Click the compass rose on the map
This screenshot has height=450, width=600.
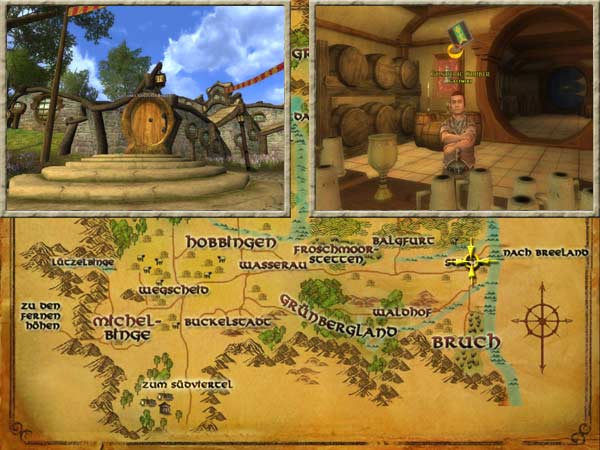pyautogui.click(x=541, y=322)
